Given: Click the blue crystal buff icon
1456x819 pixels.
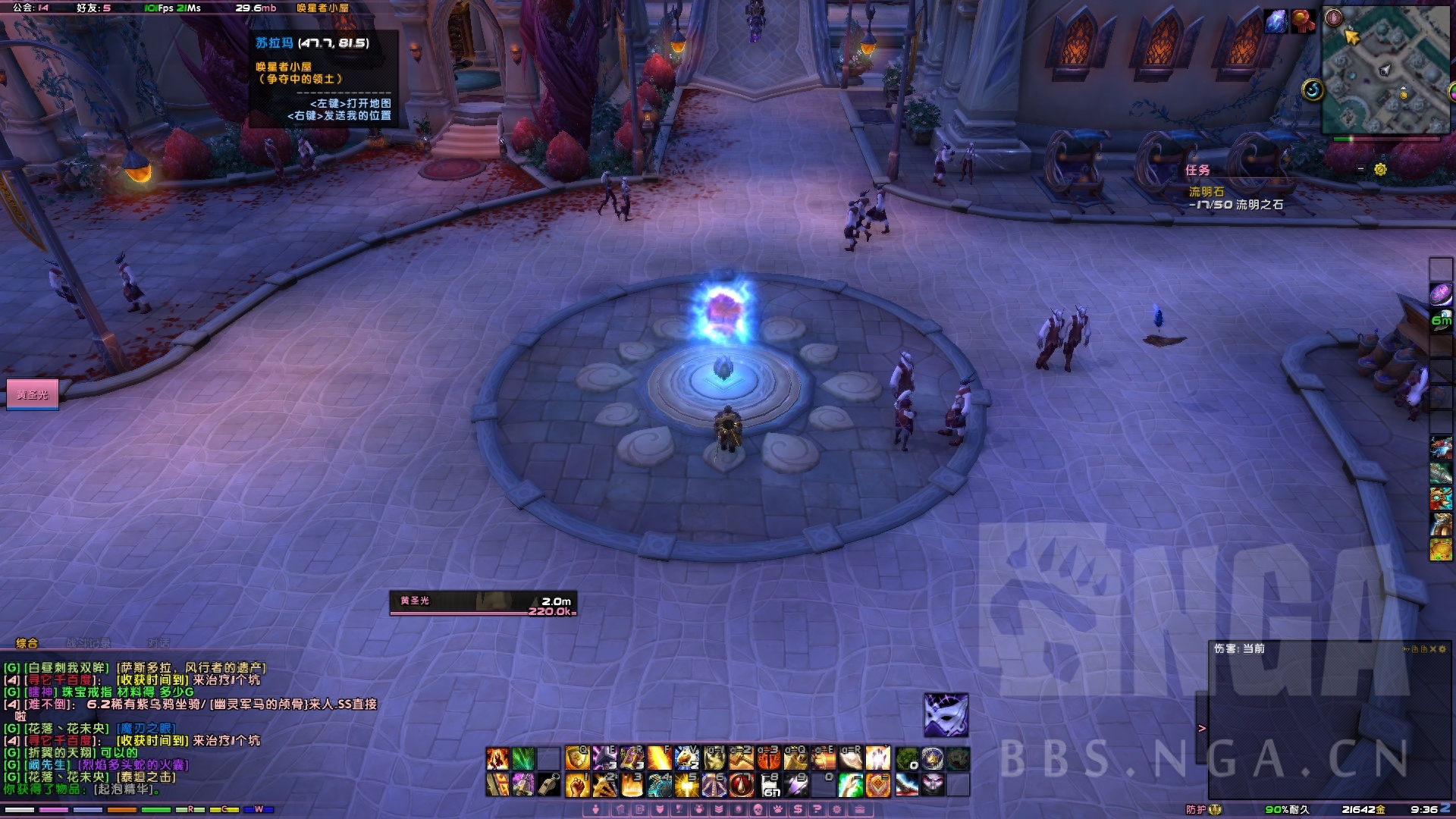Looking at the screenshot, I should click(x=1276, y=21).
